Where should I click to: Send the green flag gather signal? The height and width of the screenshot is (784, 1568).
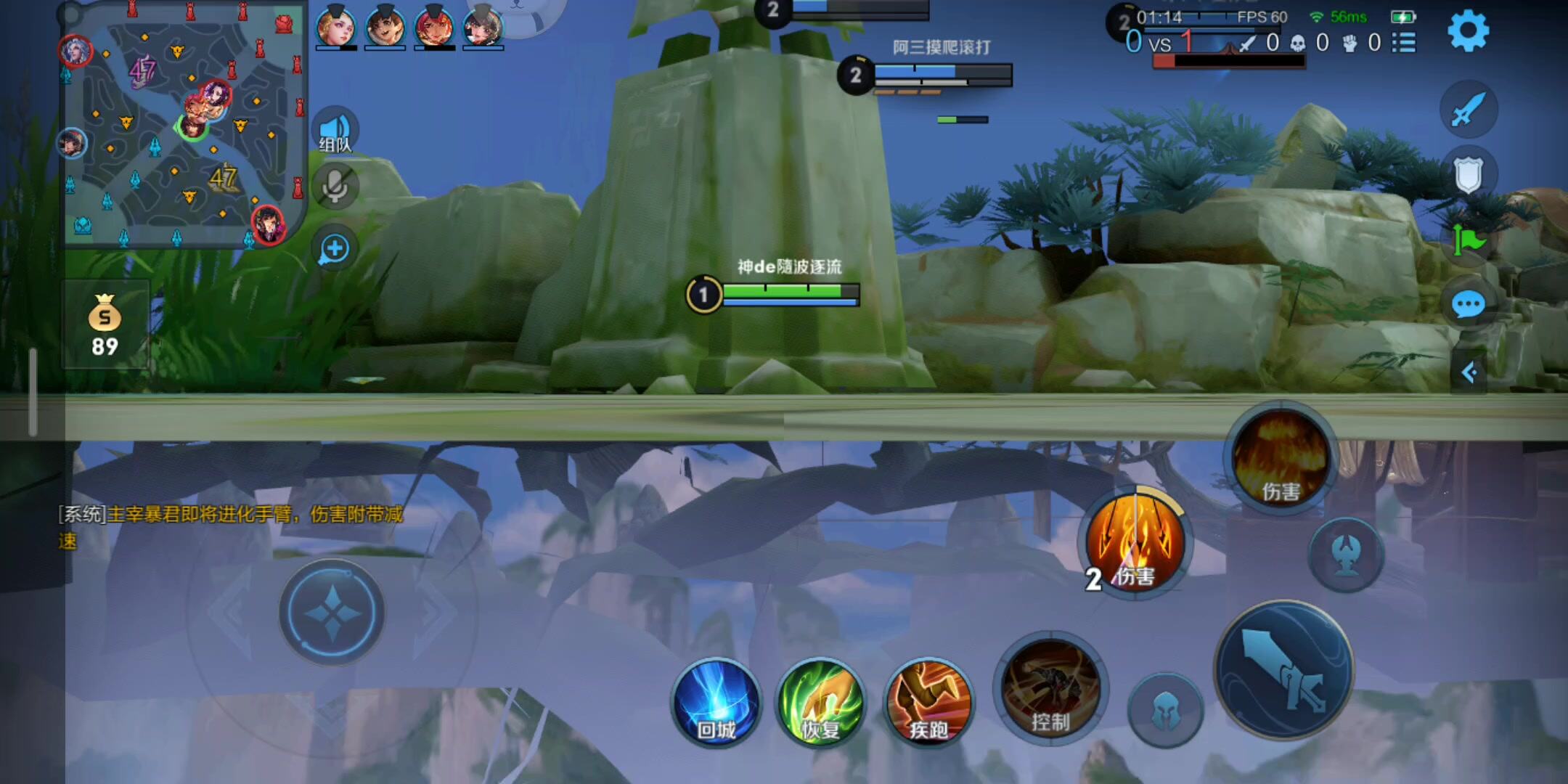pyautogui.click(x=1468, y=240)
